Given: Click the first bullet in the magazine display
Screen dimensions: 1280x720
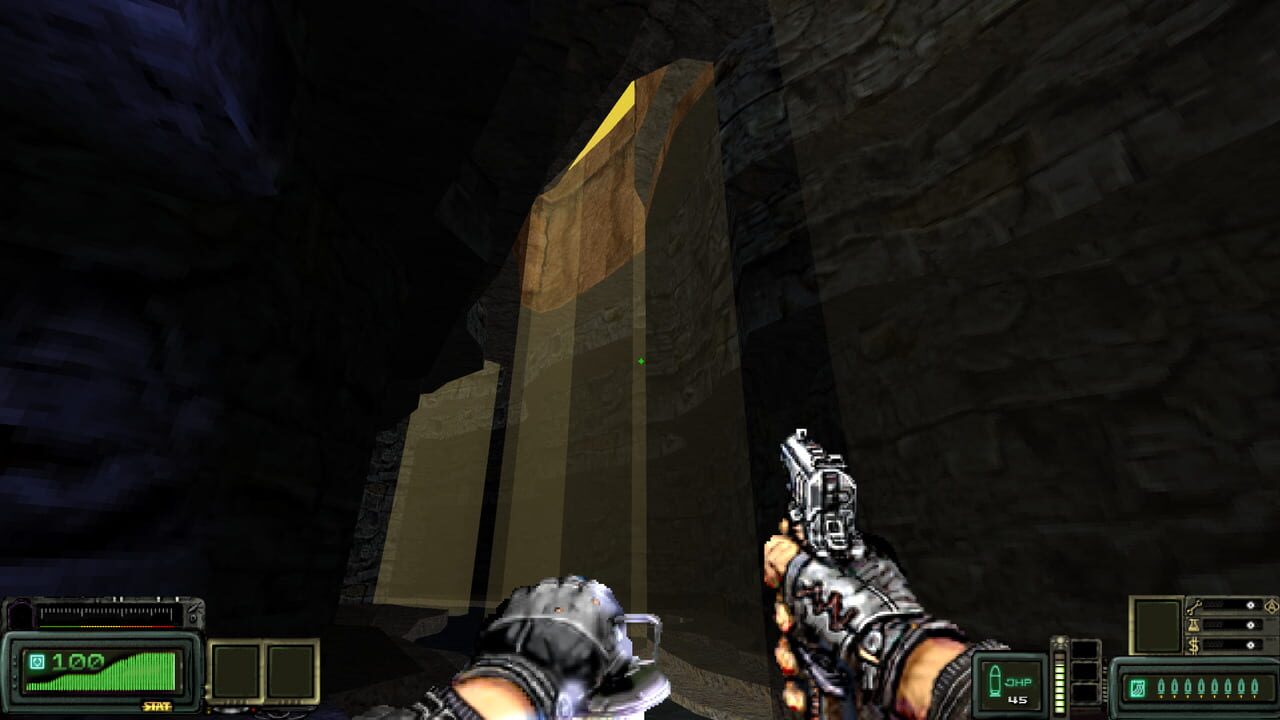Looking at the screenshot, I should tap(1161, 686).
